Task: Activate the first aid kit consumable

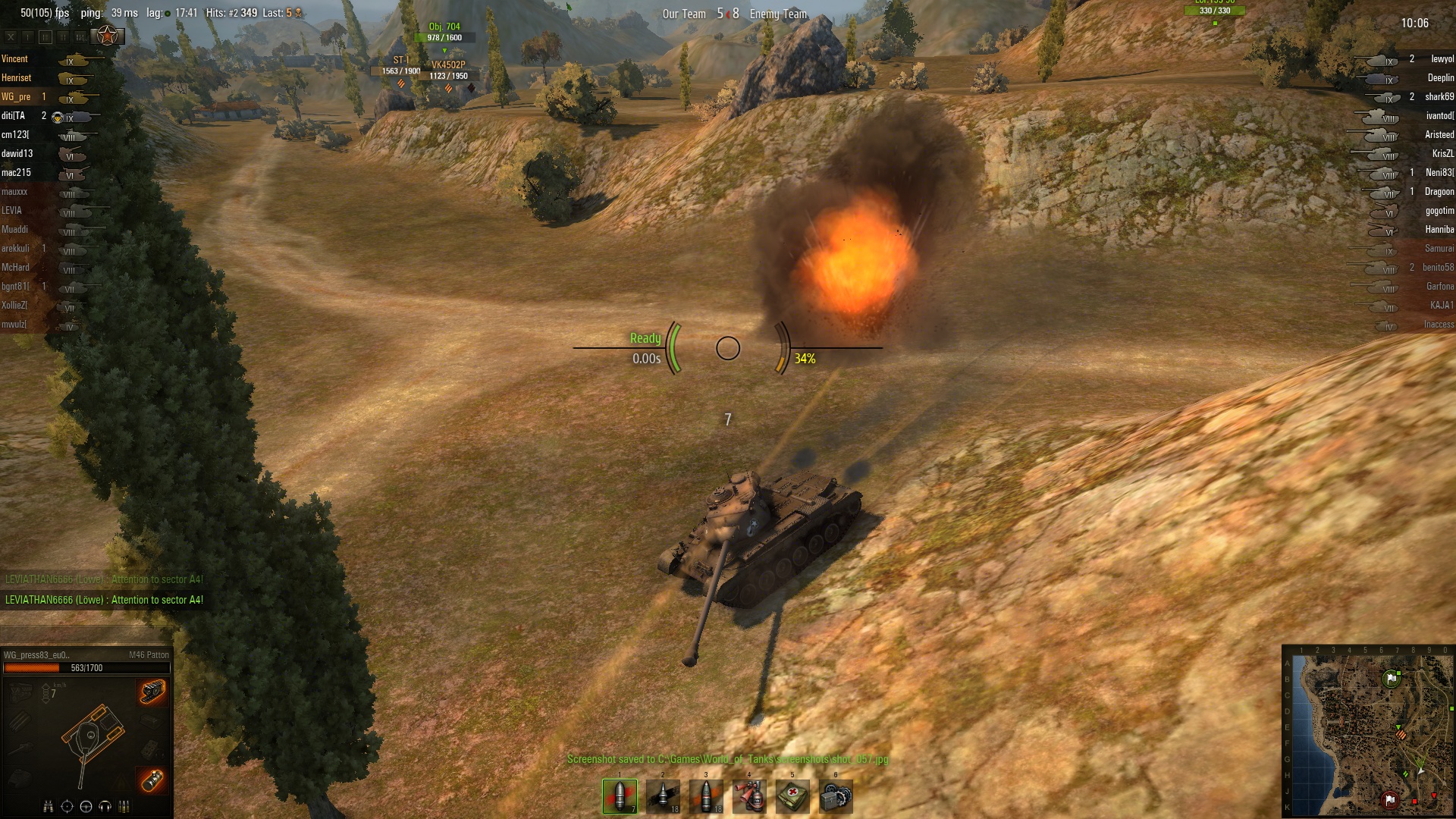Action: pos(792,796)
